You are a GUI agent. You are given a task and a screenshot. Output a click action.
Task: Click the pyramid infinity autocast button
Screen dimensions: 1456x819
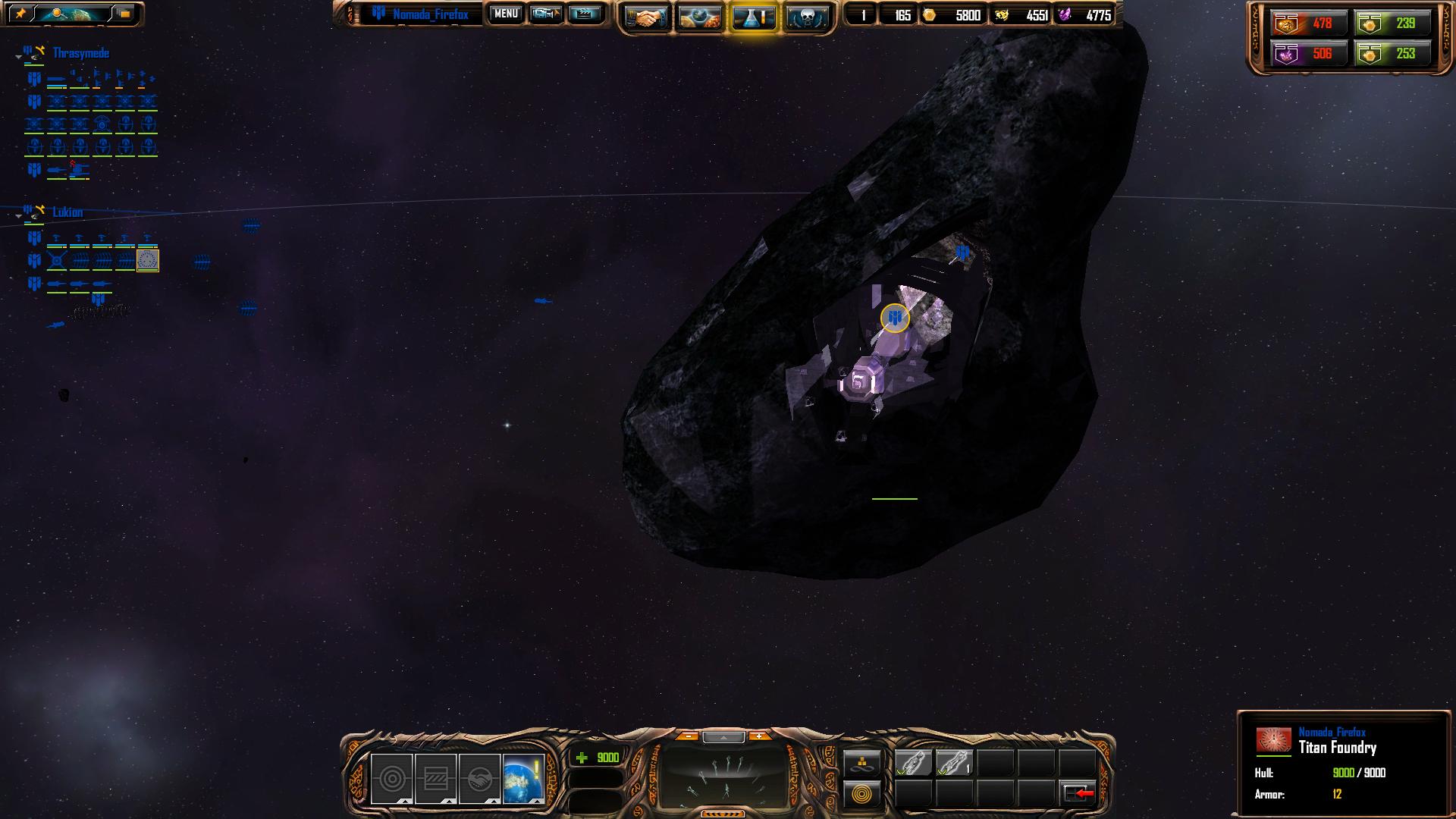862,763
